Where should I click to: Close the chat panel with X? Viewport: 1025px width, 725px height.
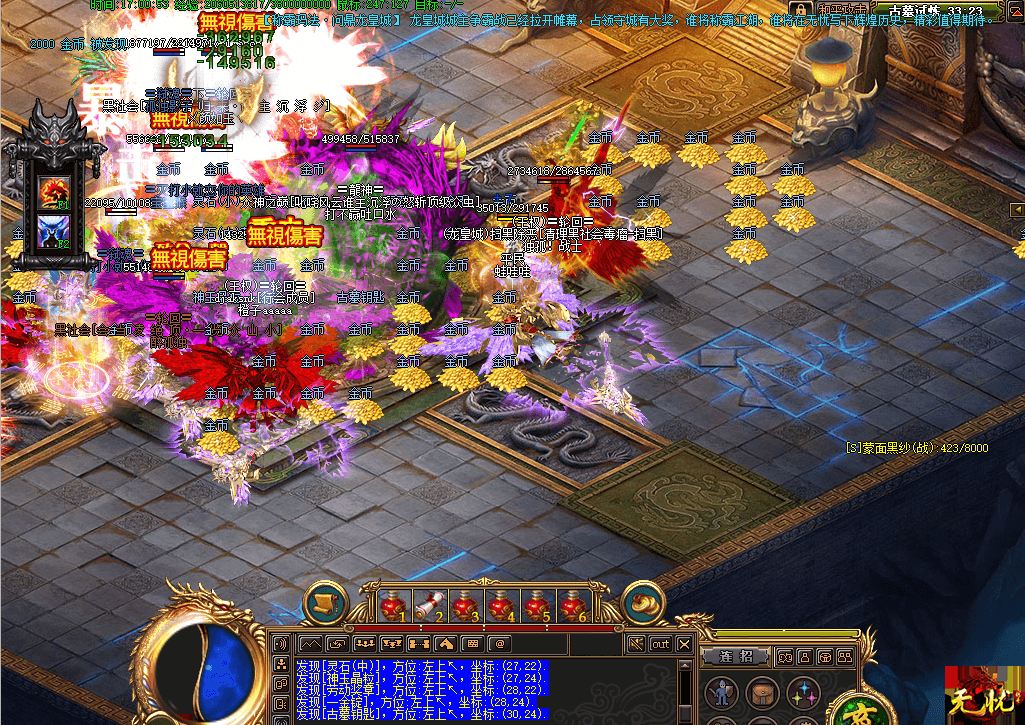(x=685, y=644)
